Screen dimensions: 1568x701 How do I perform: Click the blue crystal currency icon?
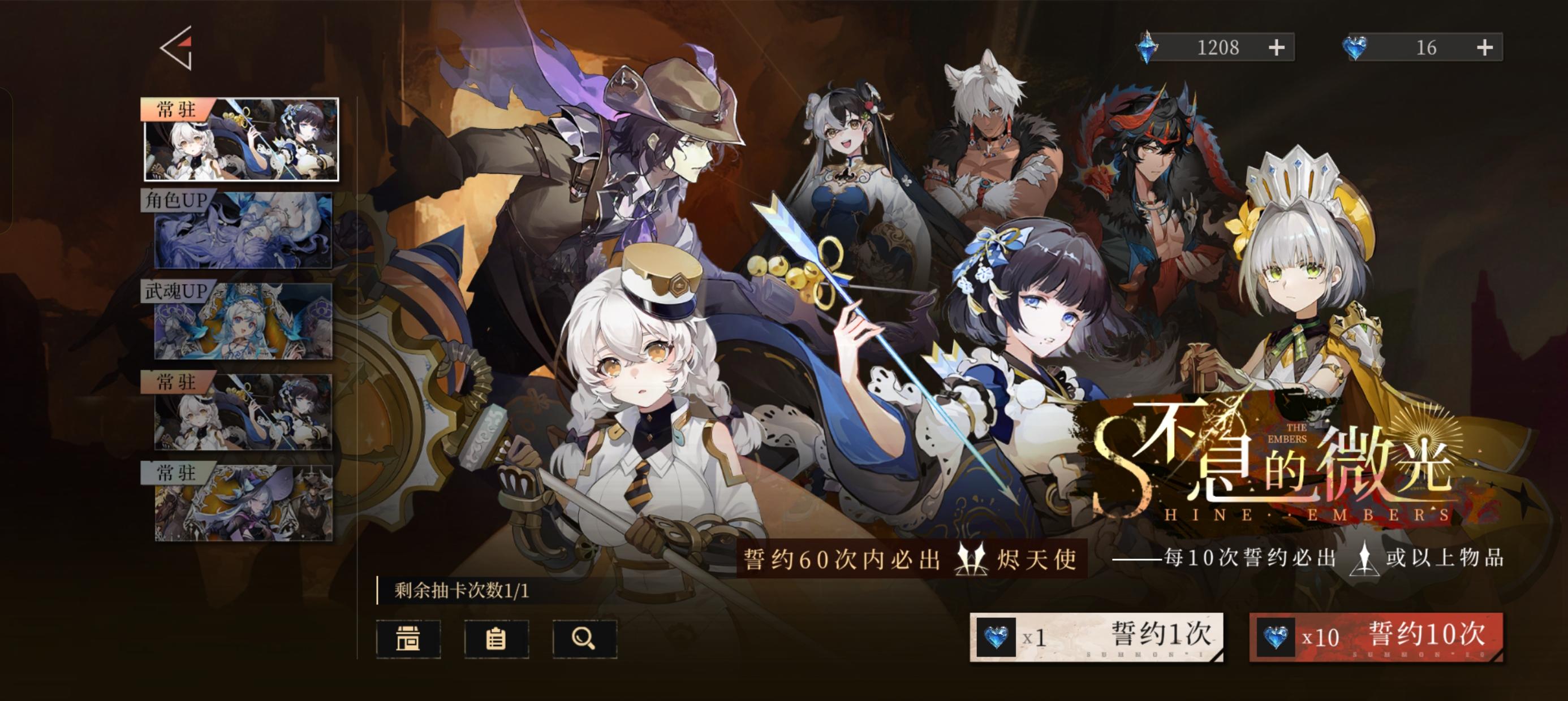1147,47
